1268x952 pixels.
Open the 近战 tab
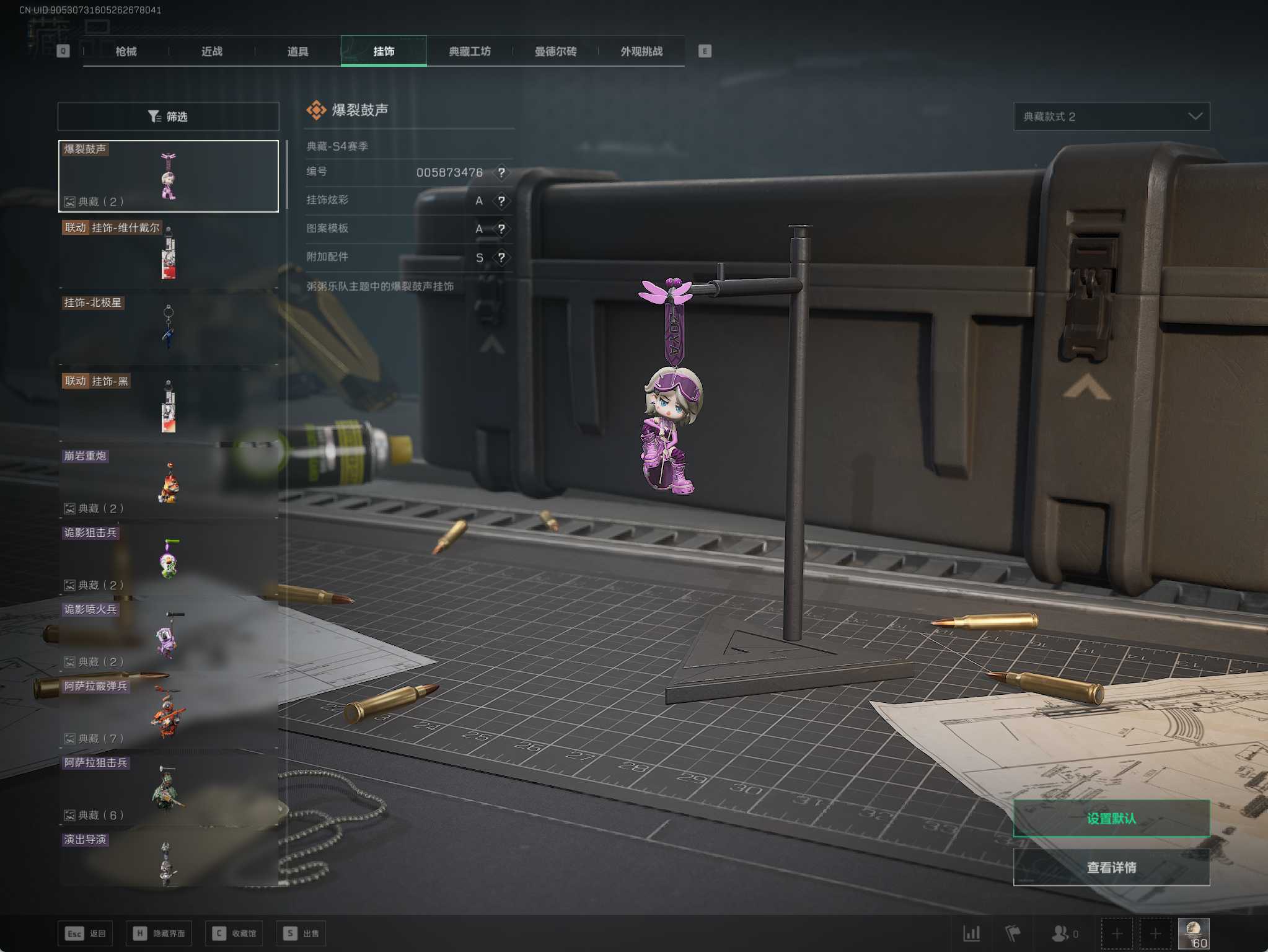[x=212, y=51]
